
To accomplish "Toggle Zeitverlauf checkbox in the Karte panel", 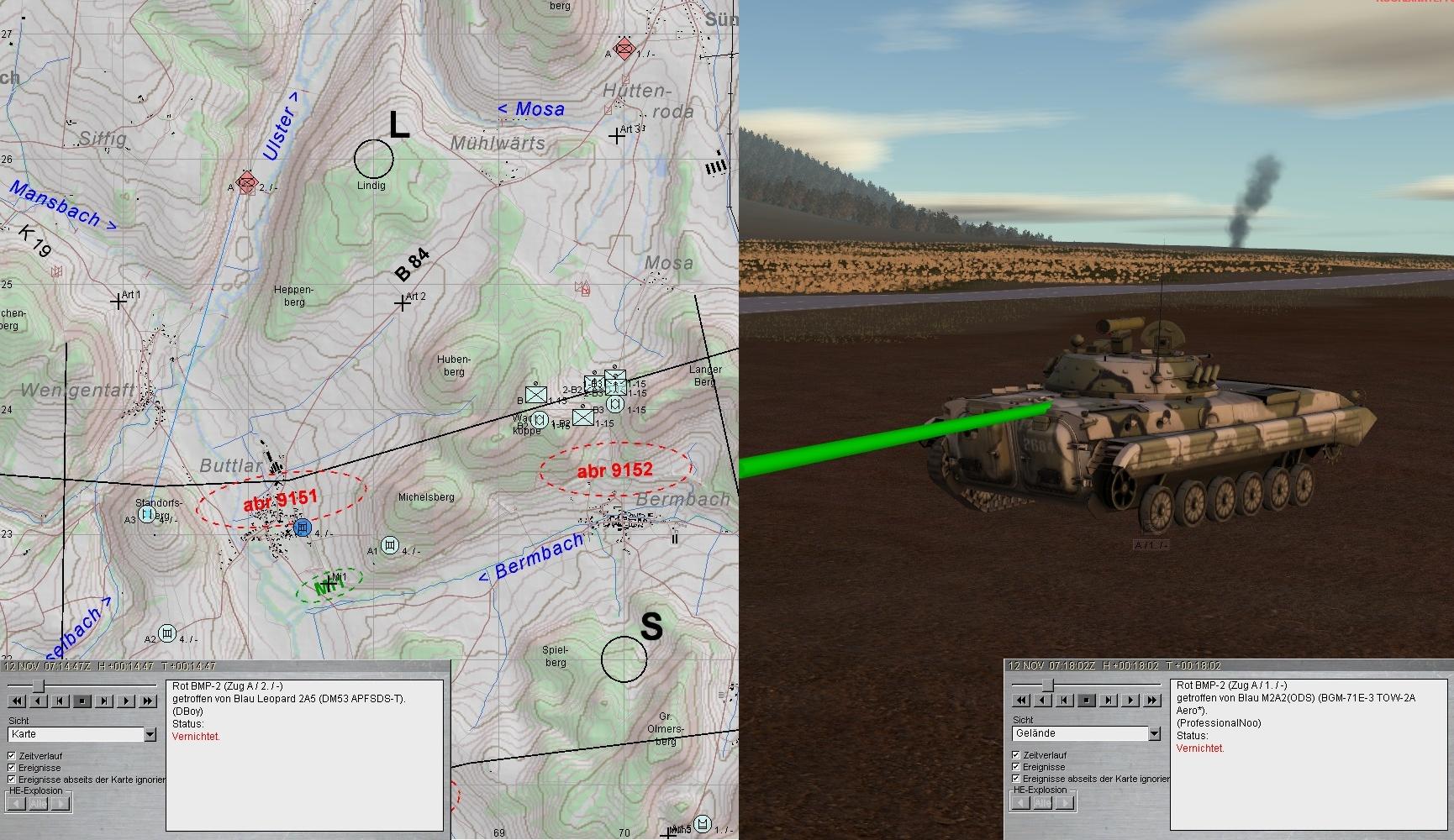I will (x=12, y=756).
